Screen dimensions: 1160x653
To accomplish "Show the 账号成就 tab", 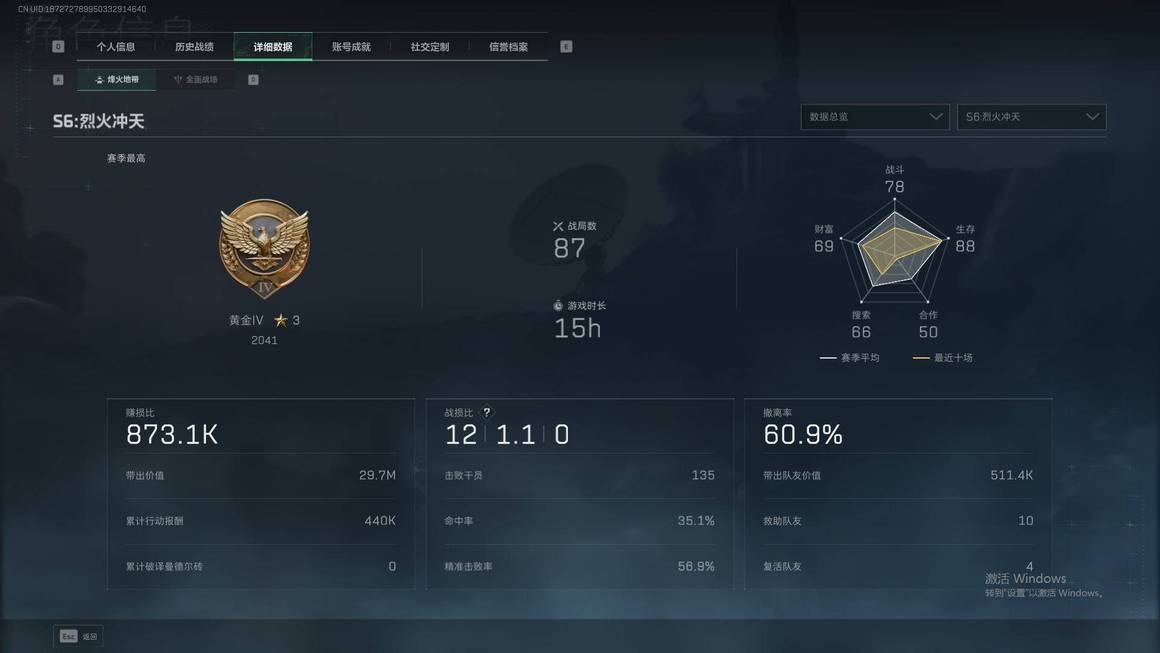I will [351, 47].
